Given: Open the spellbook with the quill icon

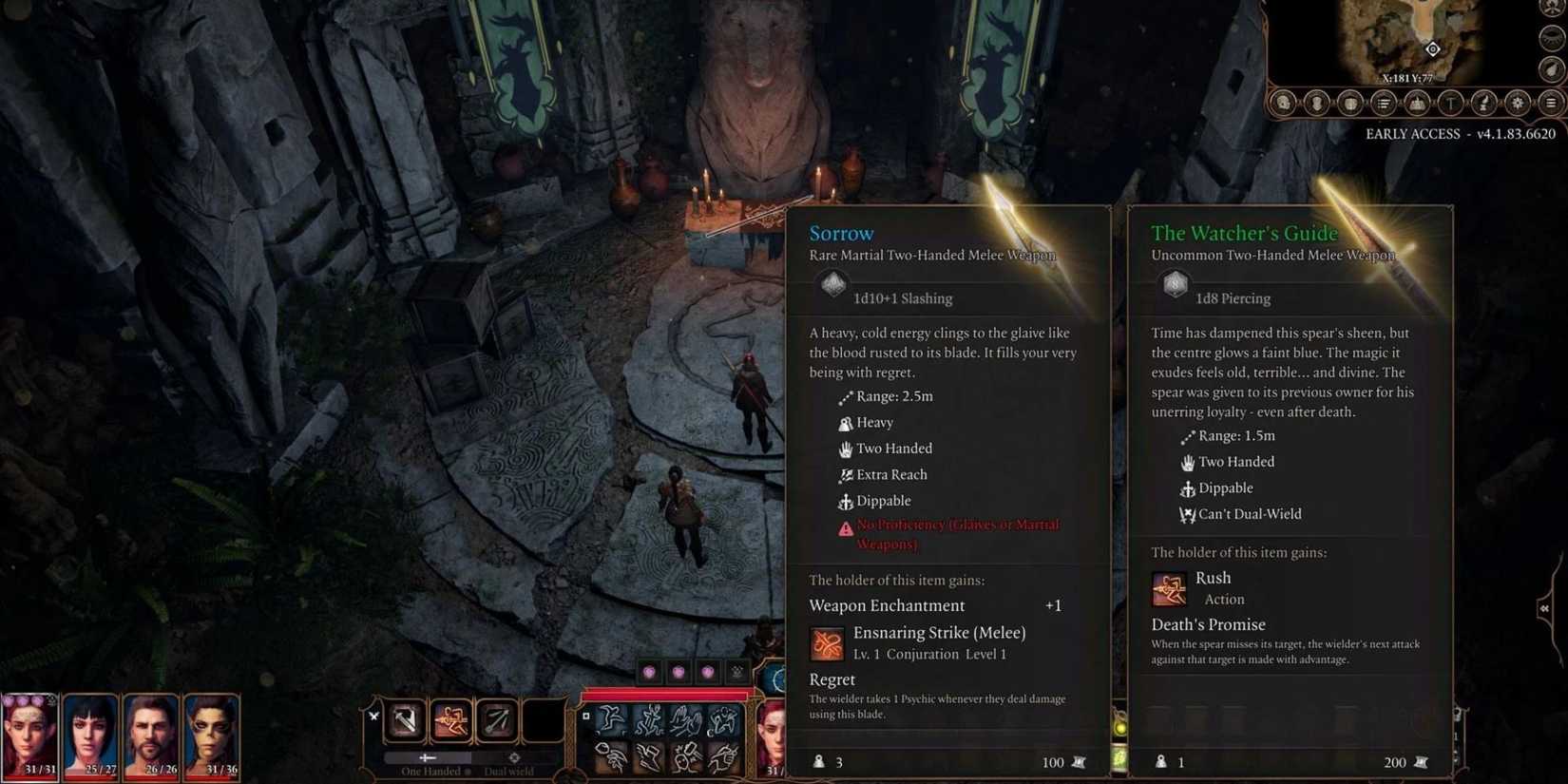Looking at the screenshot, I should pos(1484,104).
